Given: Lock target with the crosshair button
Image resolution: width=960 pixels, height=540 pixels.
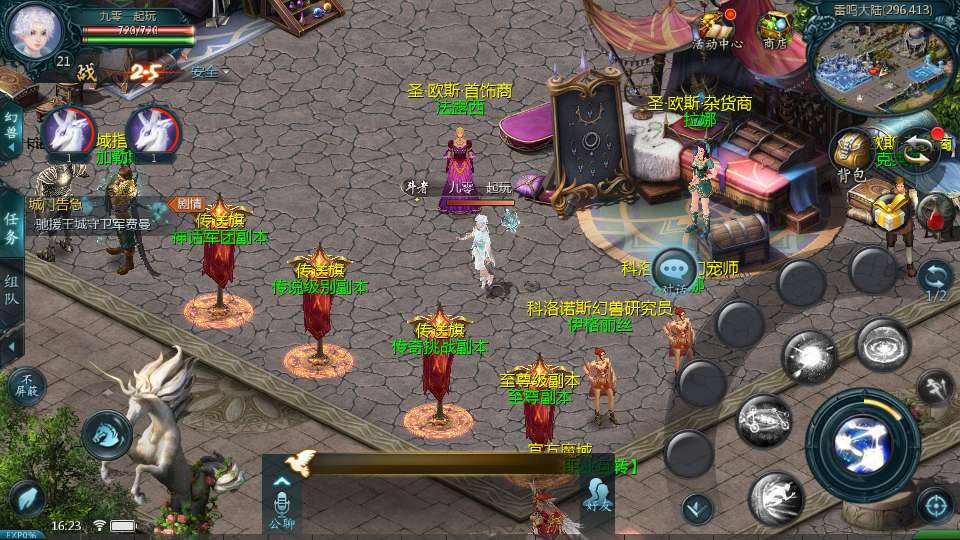Looking at the screenshot, I should coord(935,504).
